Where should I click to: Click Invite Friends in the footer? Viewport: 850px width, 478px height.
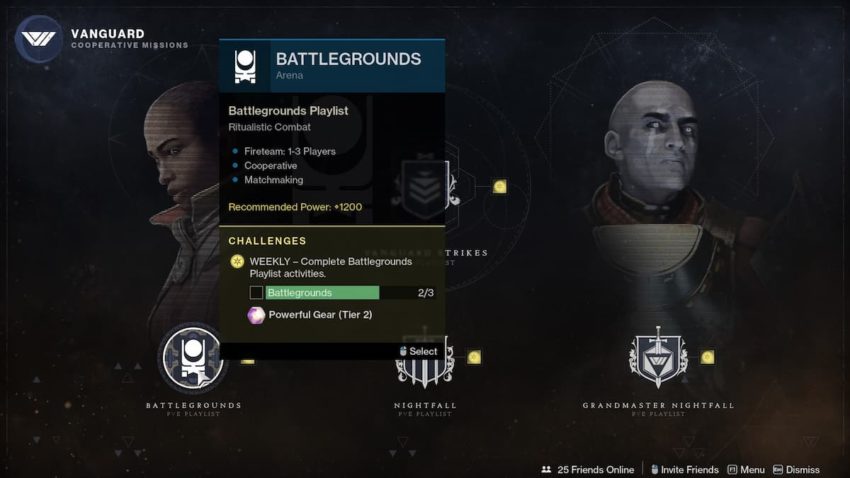[x=683, y=469]
